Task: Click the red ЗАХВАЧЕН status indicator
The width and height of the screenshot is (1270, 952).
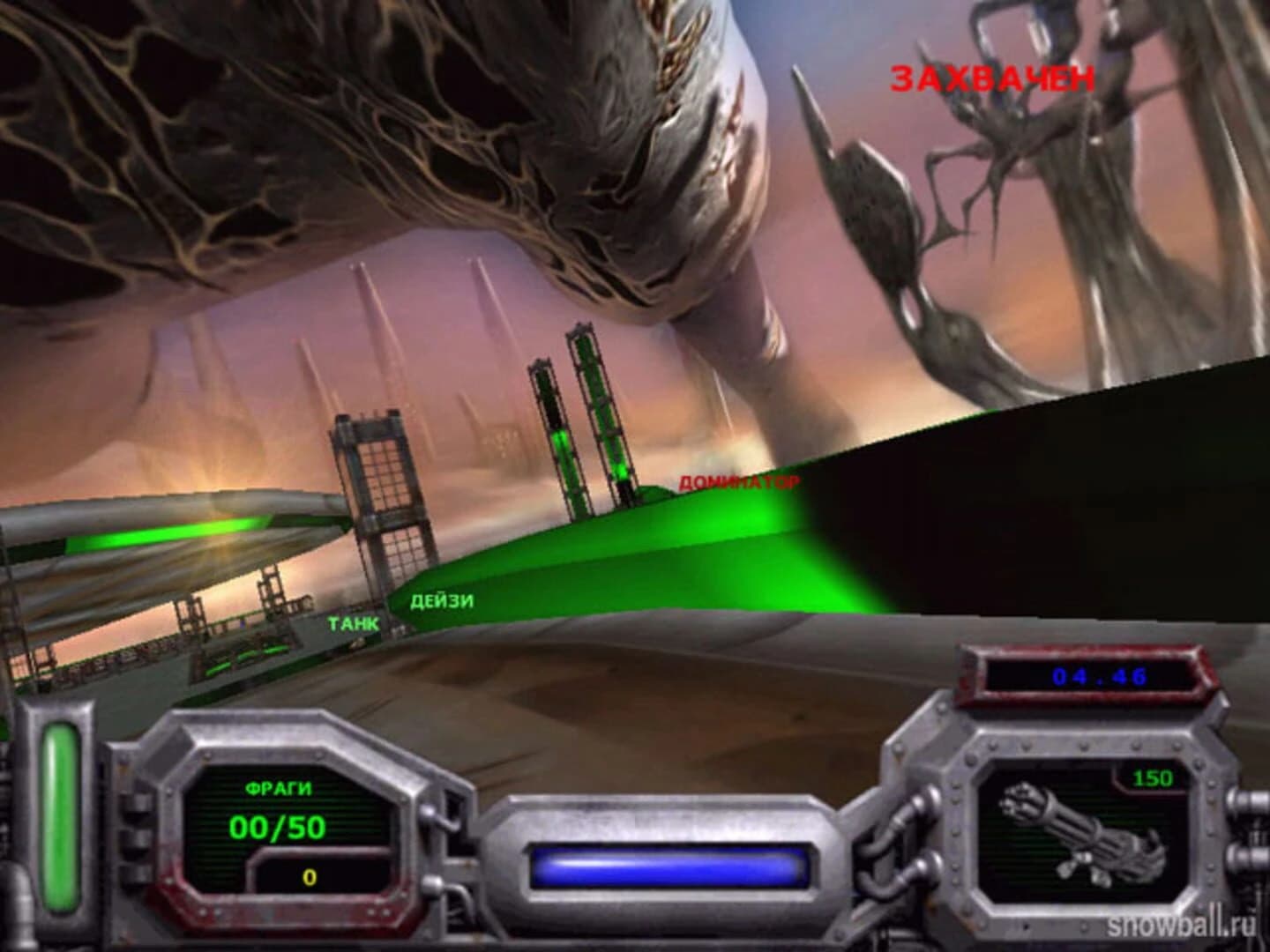Action: (x=992, y=78)
